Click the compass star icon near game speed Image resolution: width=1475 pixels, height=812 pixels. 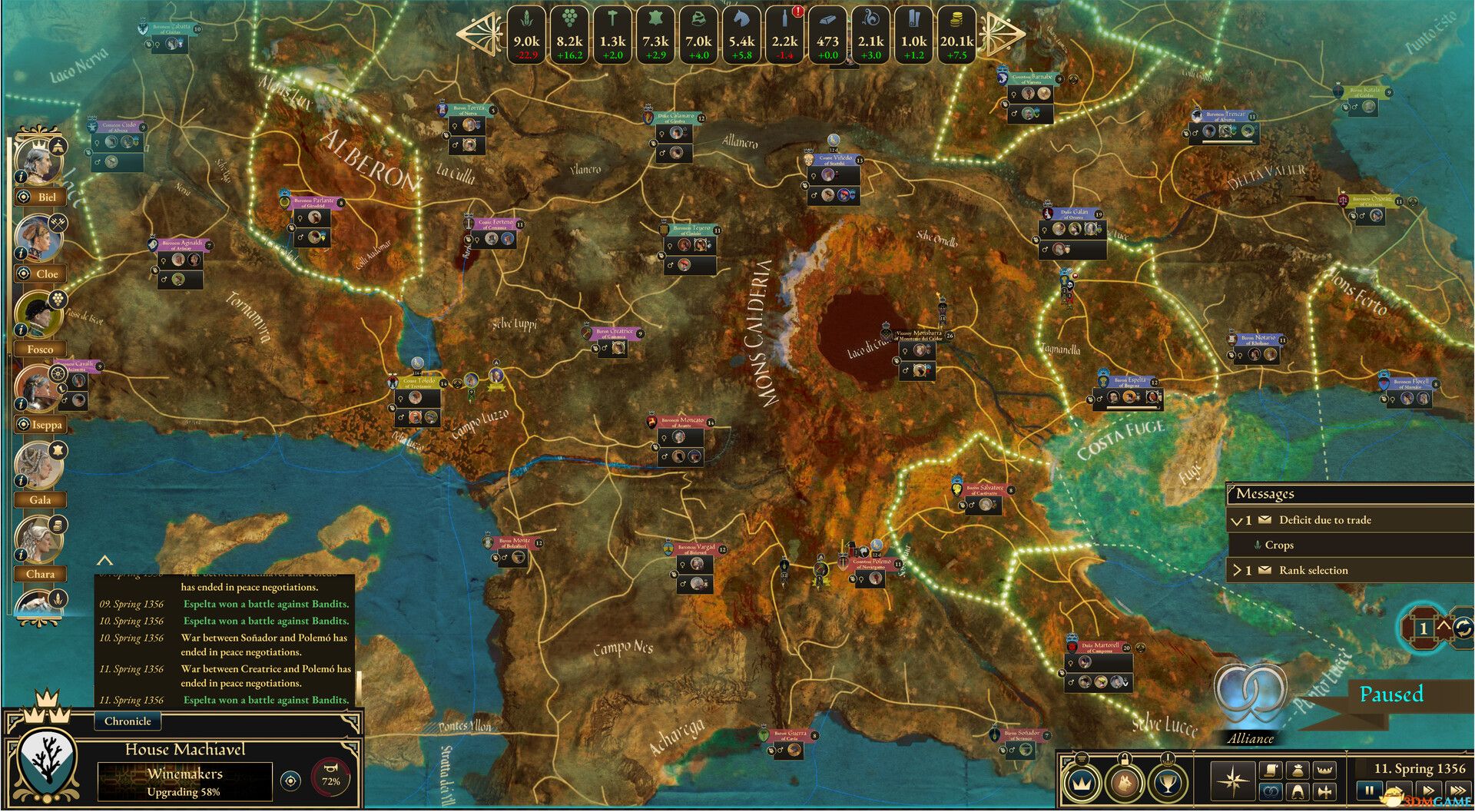(x=1232, y=782)
